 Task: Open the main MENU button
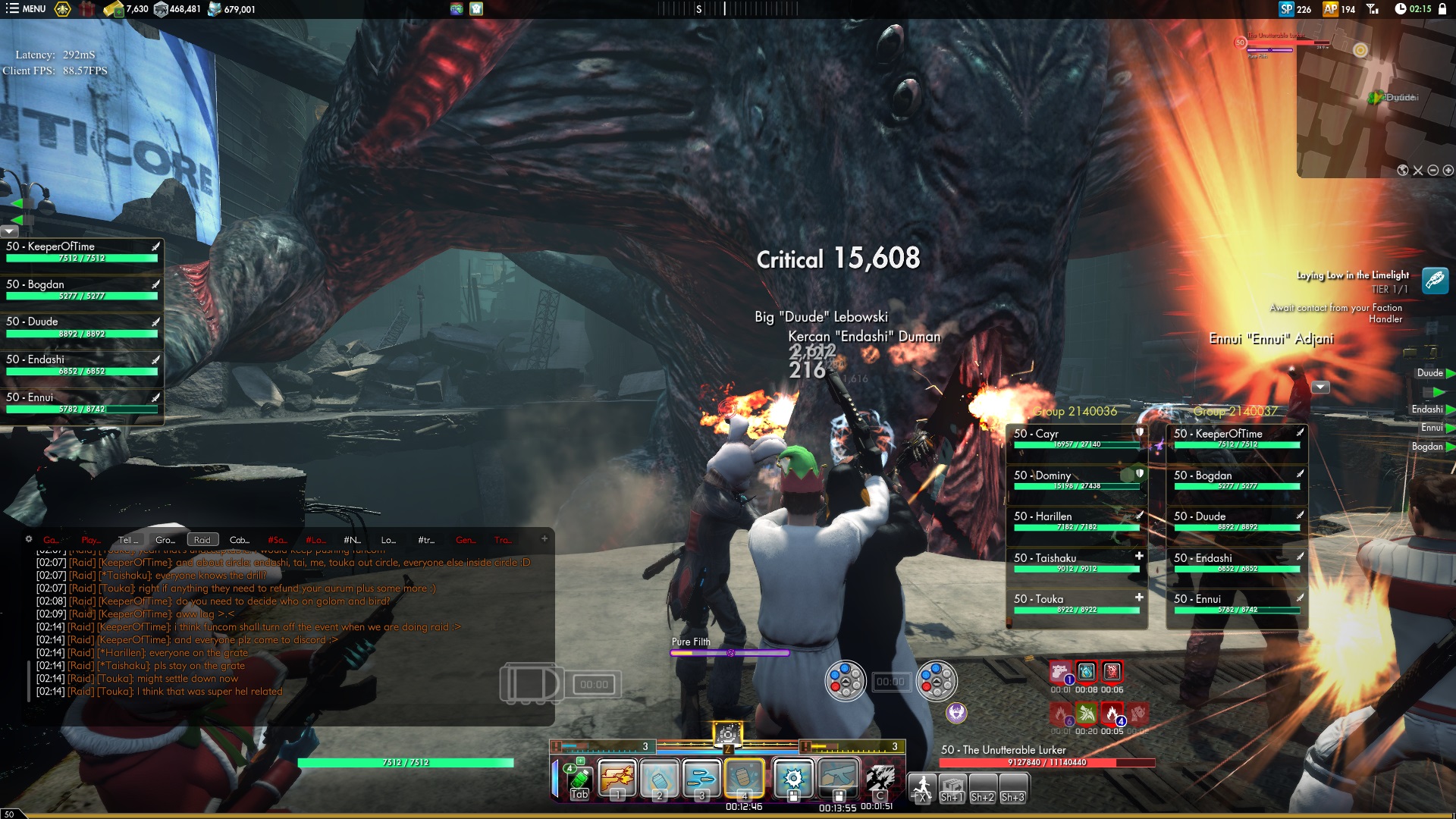pyautogui.click(x=26, y=9)
